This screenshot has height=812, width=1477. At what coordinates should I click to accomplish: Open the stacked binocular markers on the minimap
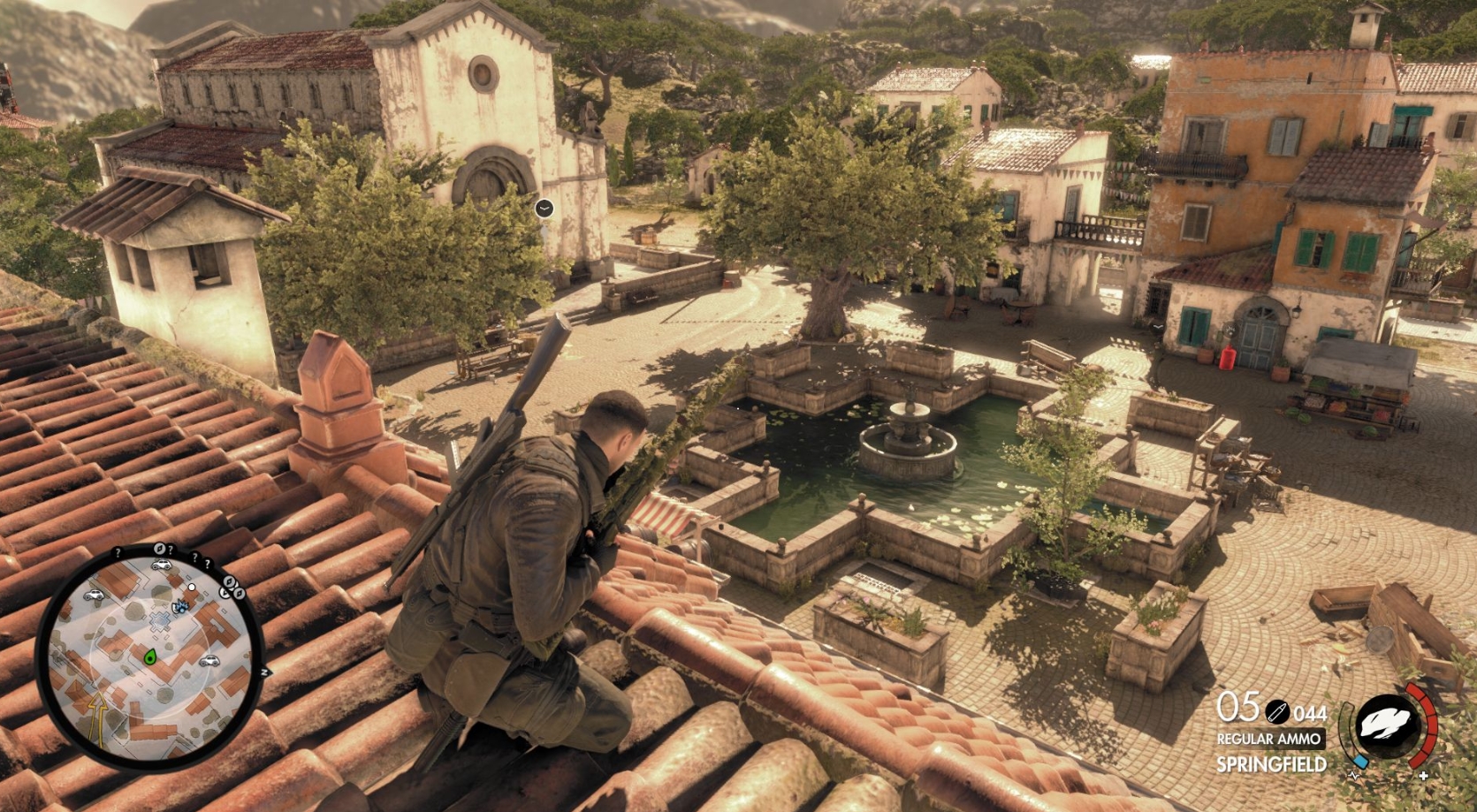[231, 588]
